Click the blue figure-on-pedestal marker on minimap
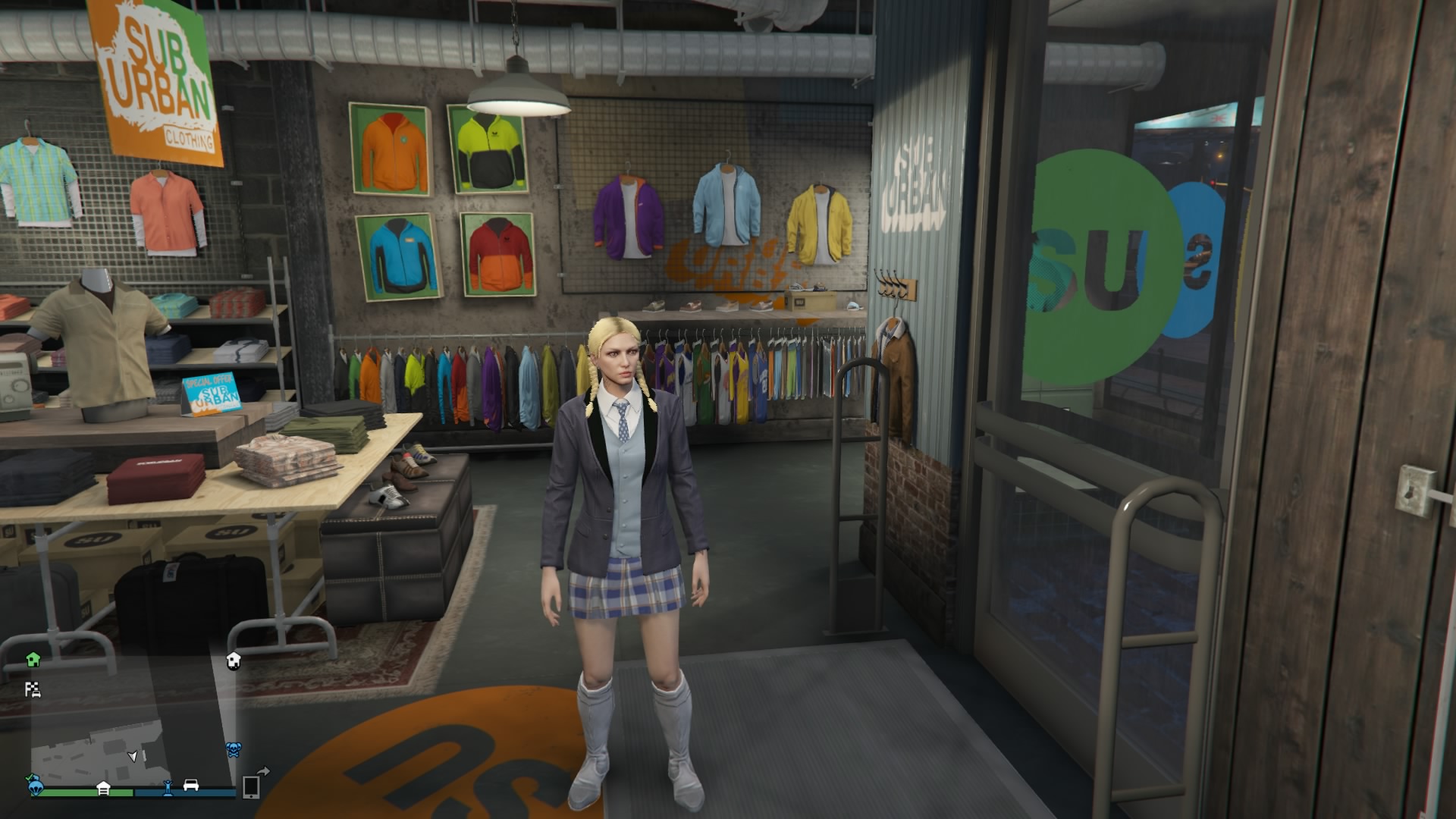1456x819 pixels. tap(168, 787)
